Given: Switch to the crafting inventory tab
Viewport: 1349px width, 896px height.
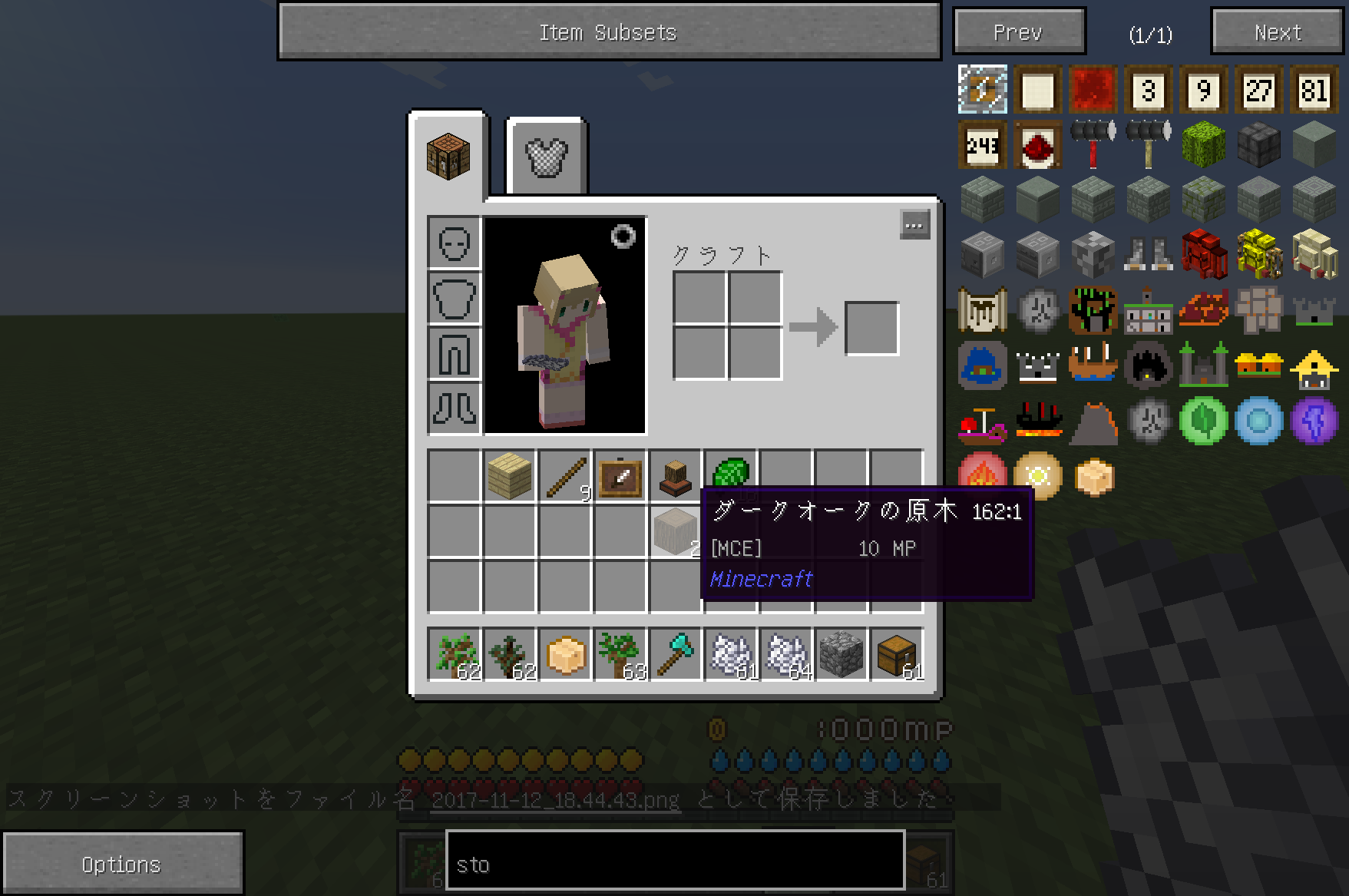Looking at the screenshot, I should point(449,154).
